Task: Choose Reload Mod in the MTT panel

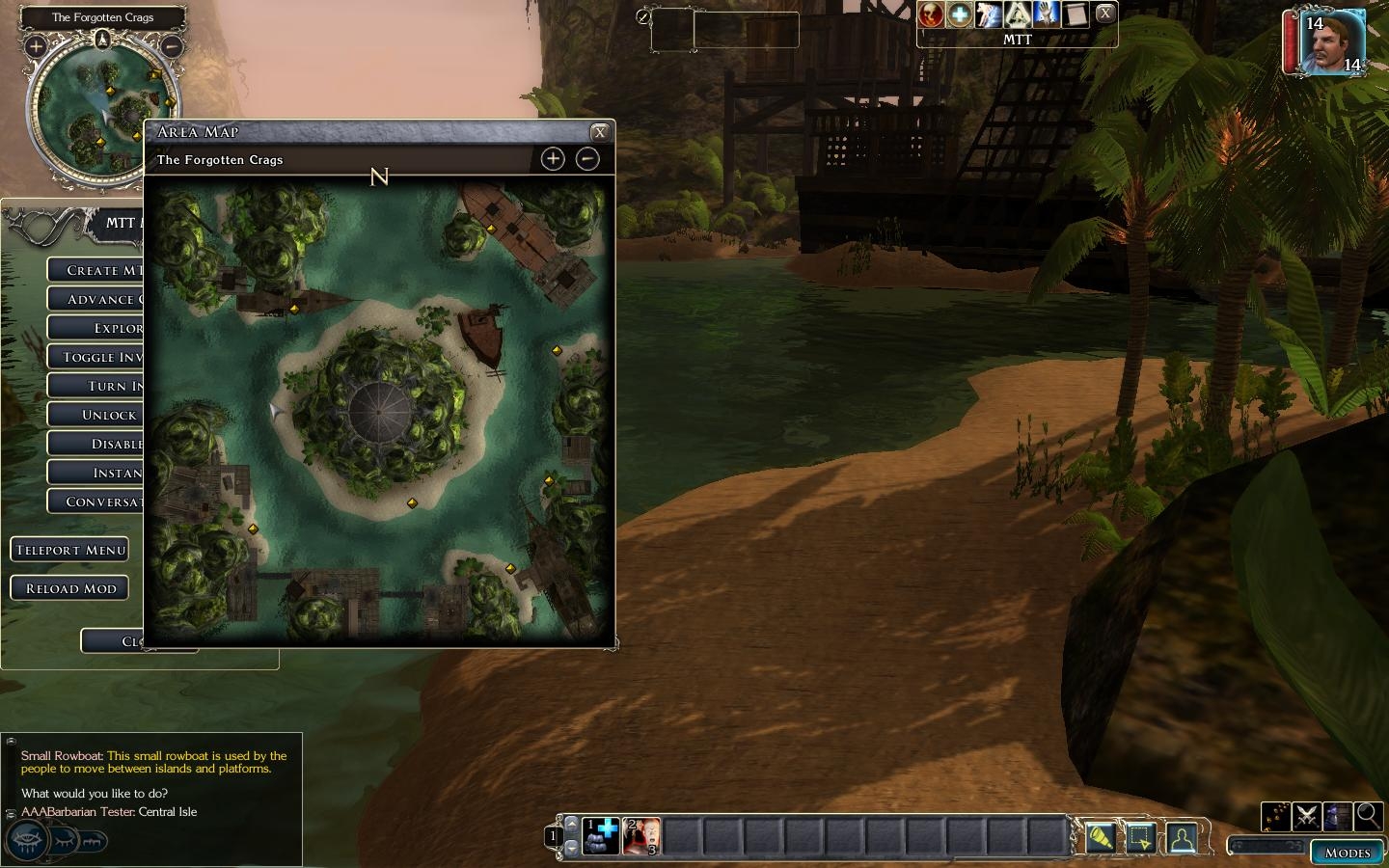Action: coord(70,588)
